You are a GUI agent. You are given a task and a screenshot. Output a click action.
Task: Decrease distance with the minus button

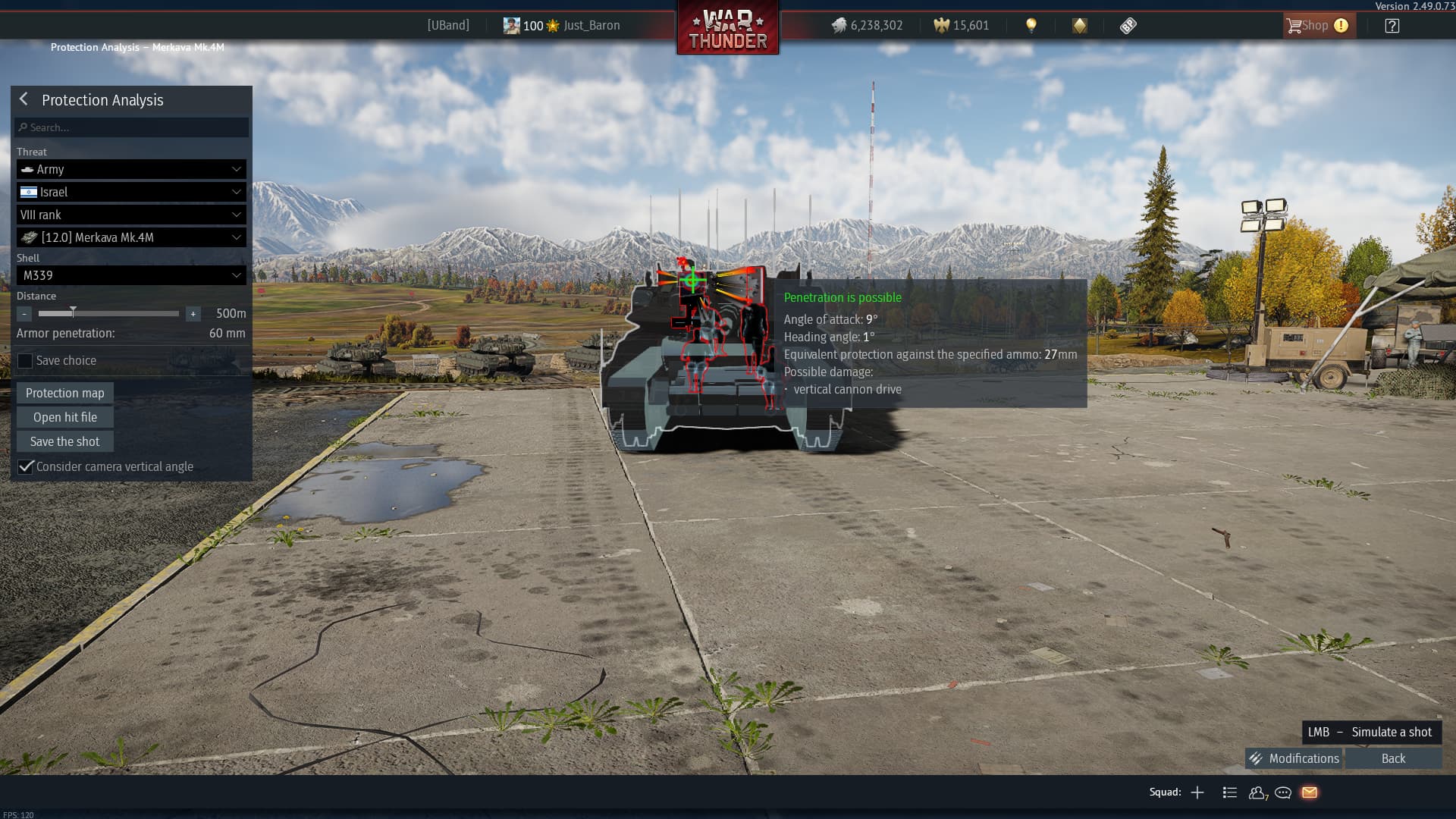click(x=24, y=313)
